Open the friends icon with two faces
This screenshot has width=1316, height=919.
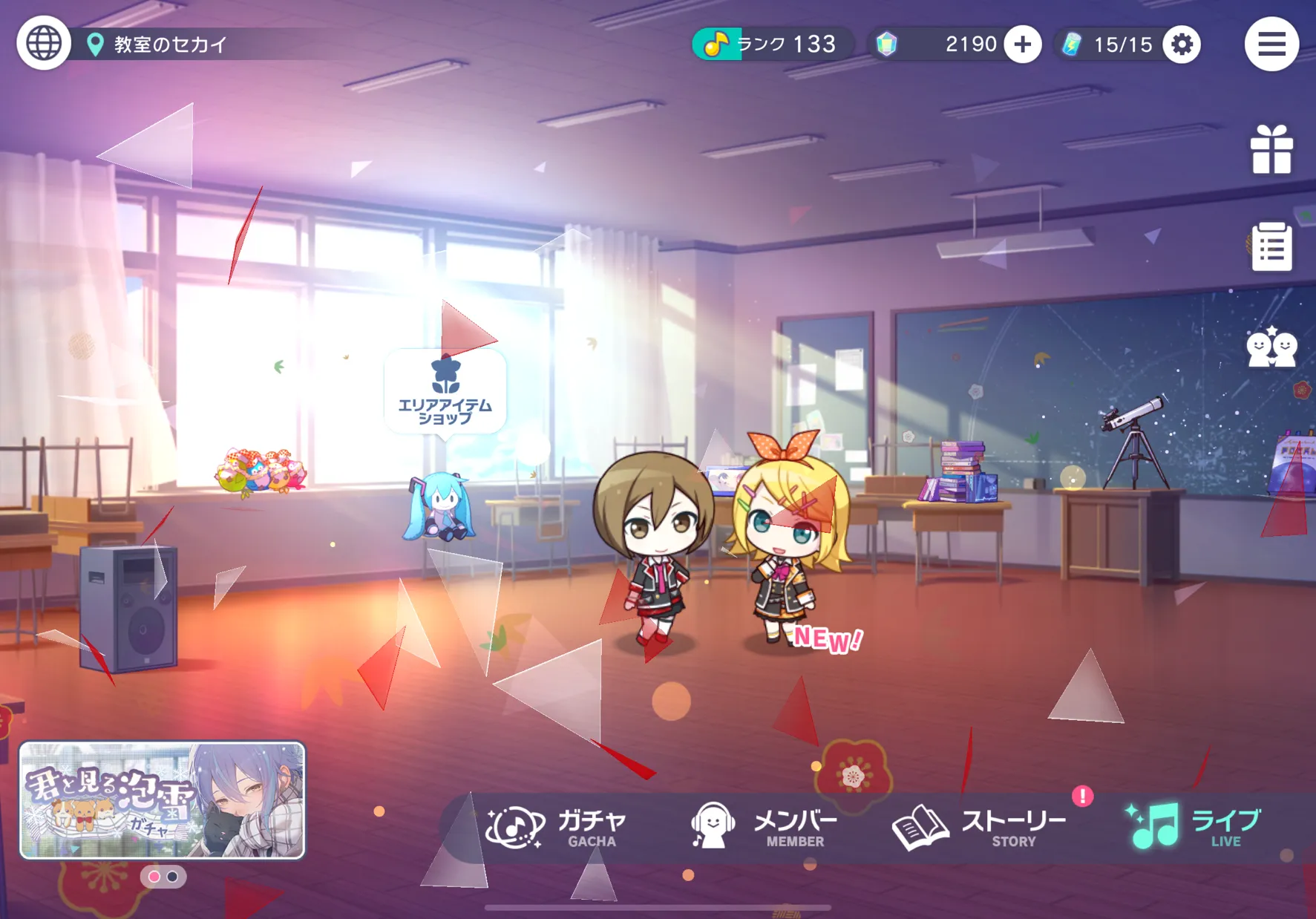click(x=1271, y=347)
